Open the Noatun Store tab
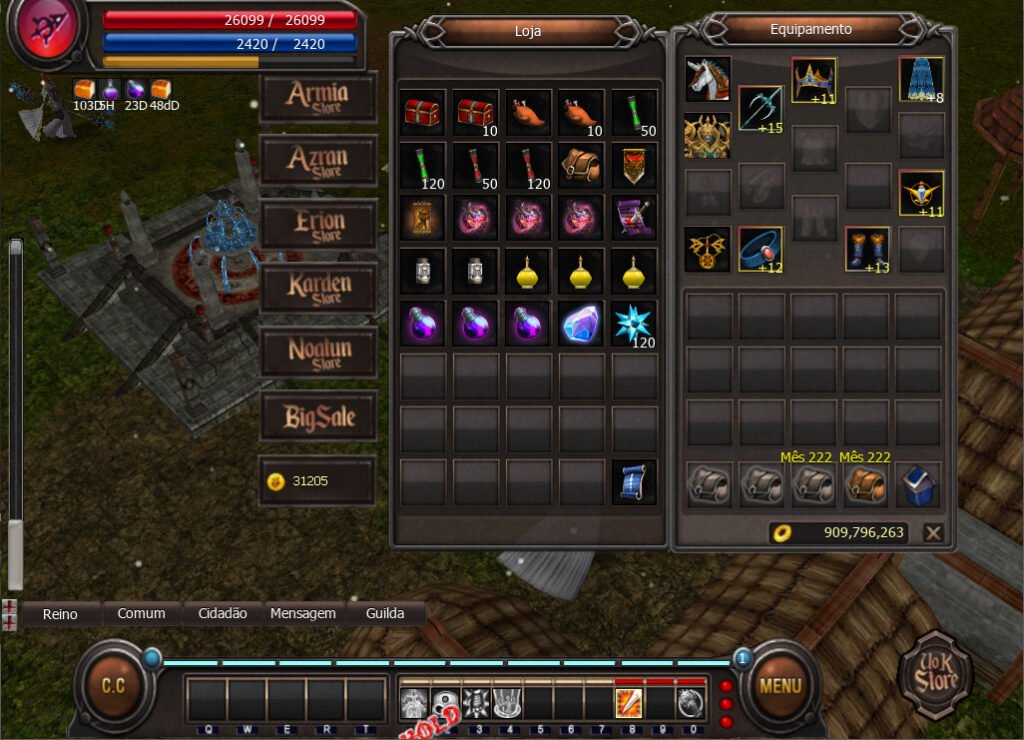 [x=318, y=353]
